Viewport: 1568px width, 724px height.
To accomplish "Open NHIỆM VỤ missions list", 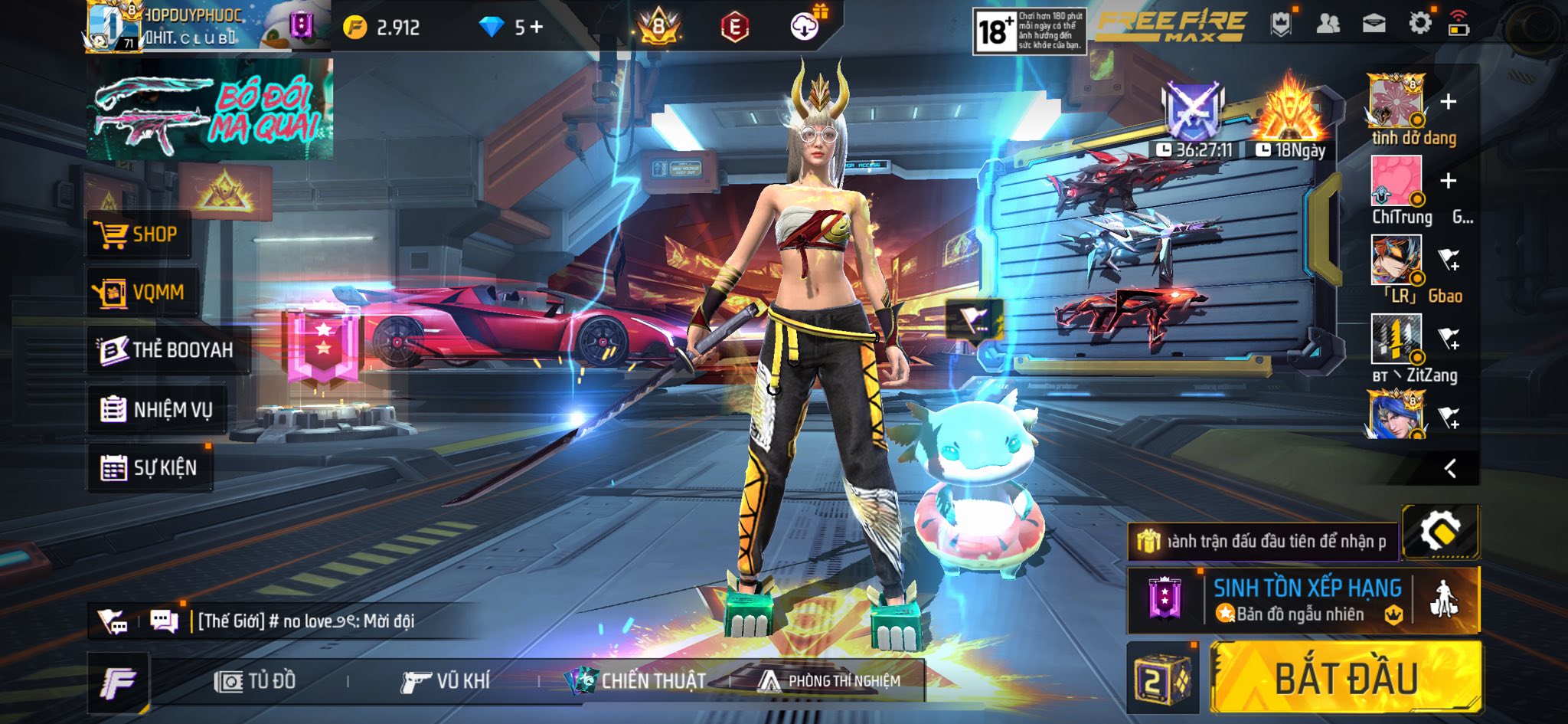I will 157,410.
